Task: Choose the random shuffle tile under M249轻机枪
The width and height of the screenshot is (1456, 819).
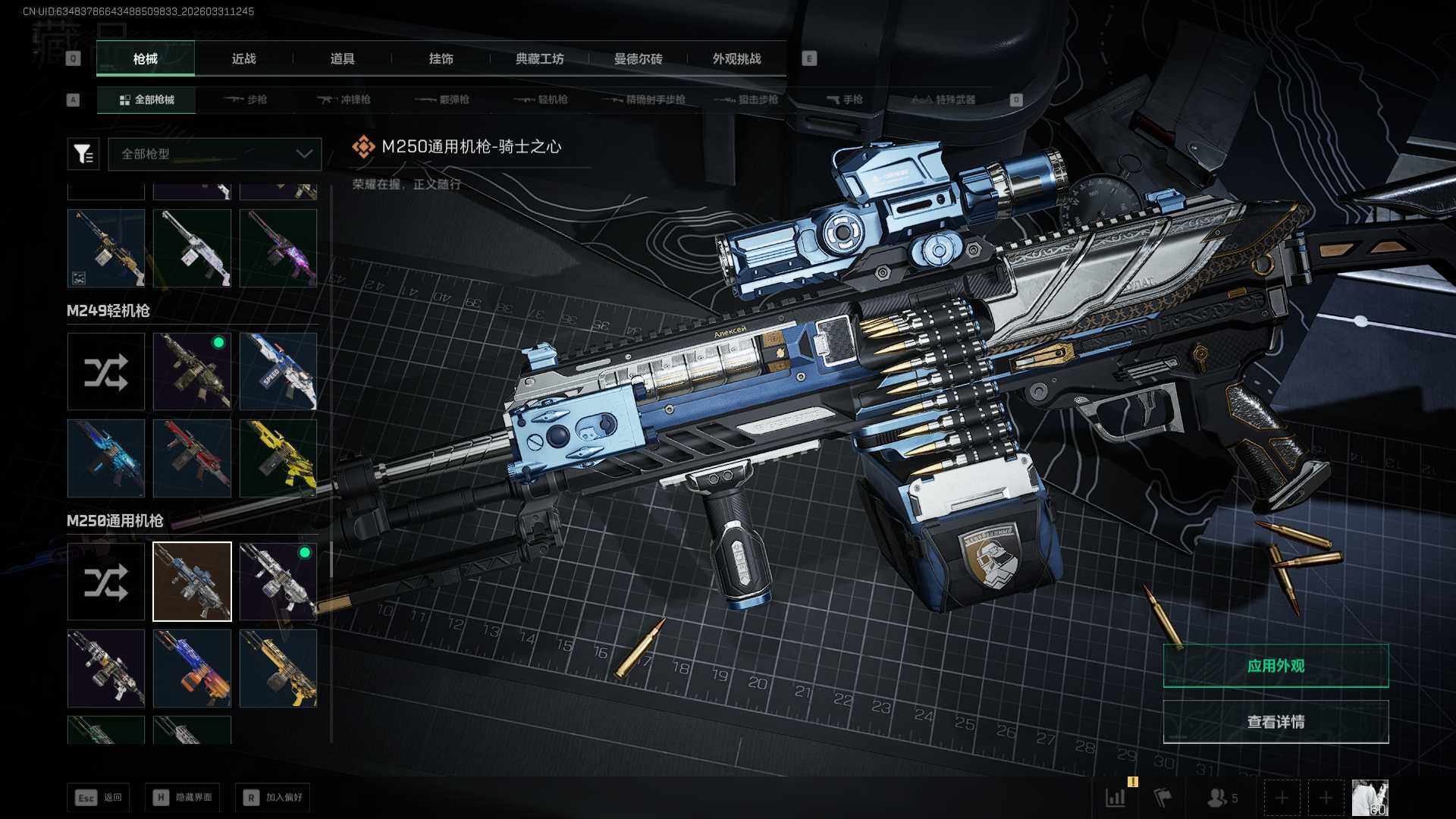Action: click(x=106, y=372)
